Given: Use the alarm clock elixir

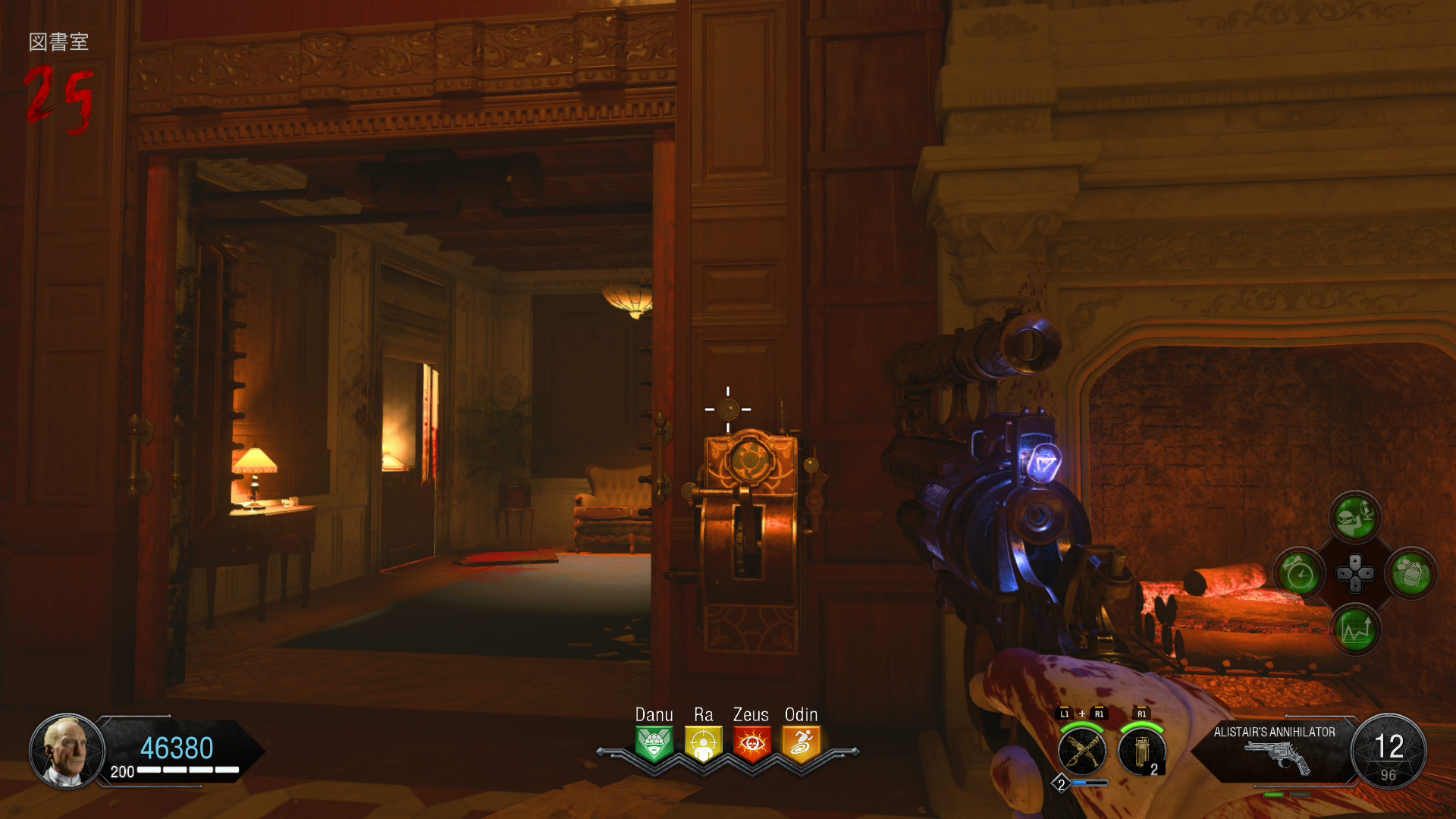Looking at the screenshot, I should click(1300, 574).
